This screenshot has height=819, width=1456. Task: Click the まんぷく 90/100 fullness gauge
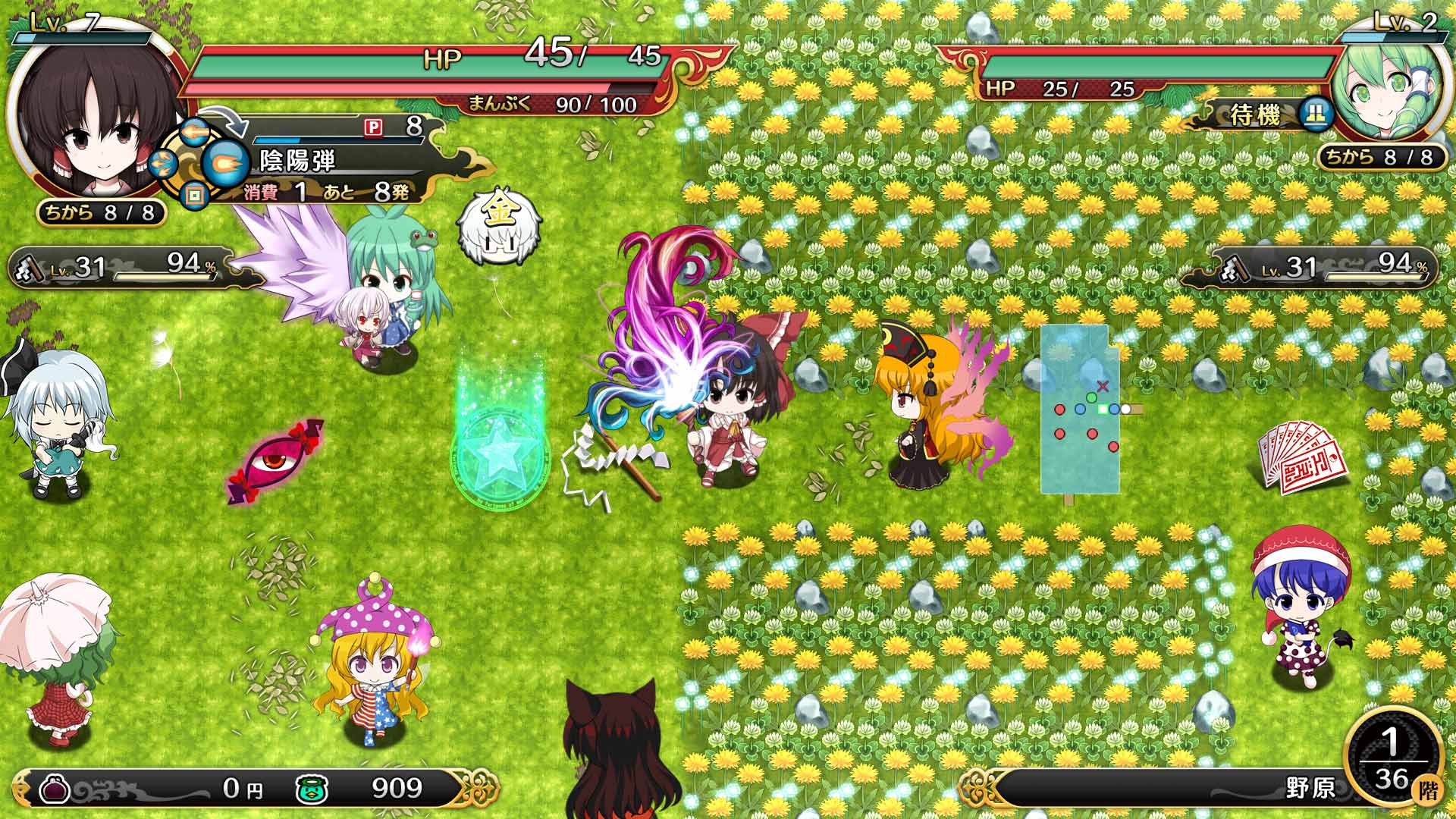(548, 102)
